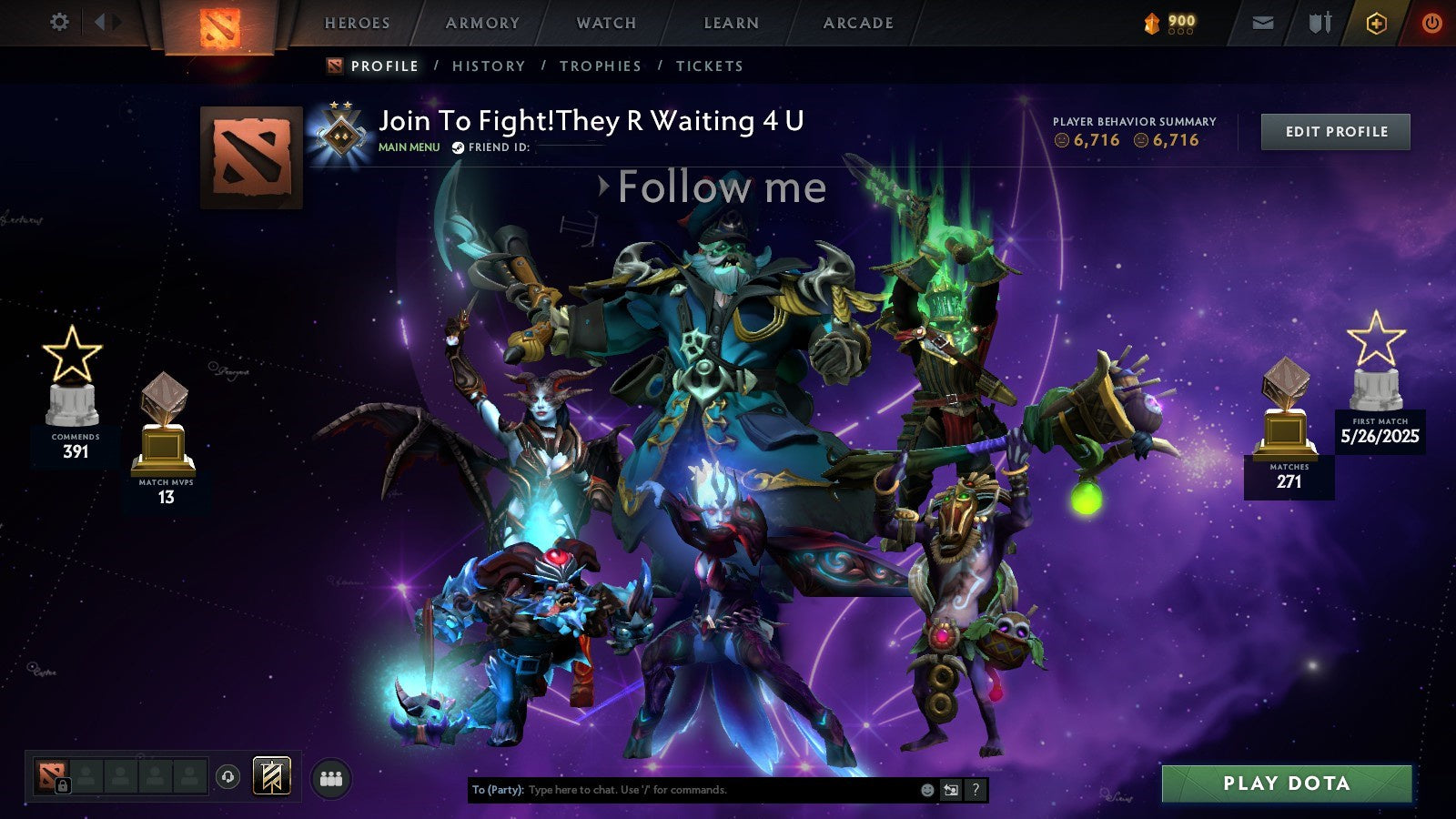Image resolution: width=1456 pixels, height=819 pixels.
Task: Click the gold hexagon plus icon
Action: tap(1376, 23)
